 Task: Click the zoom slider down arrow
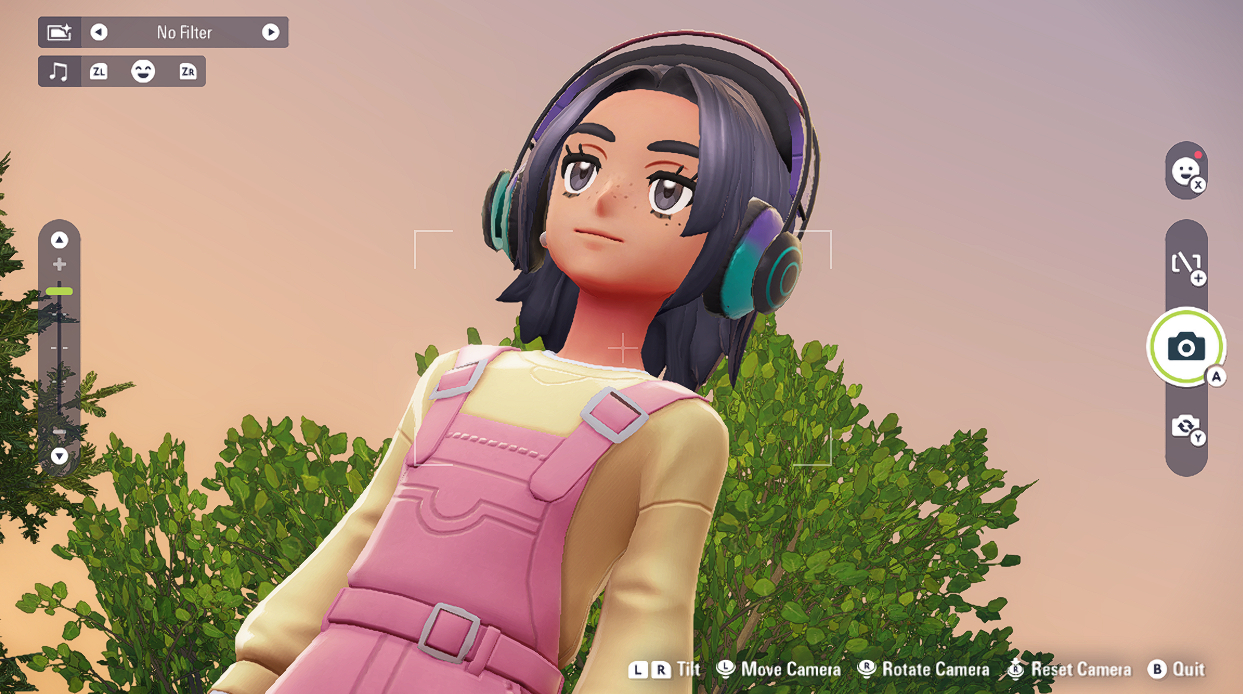click(59, 456)
